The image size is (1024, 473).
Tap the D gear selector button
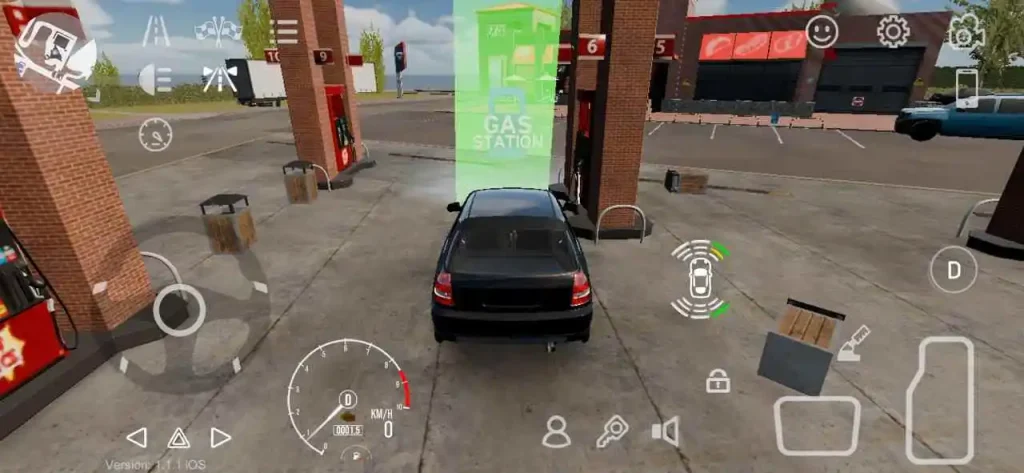click(x=953, y=269)
